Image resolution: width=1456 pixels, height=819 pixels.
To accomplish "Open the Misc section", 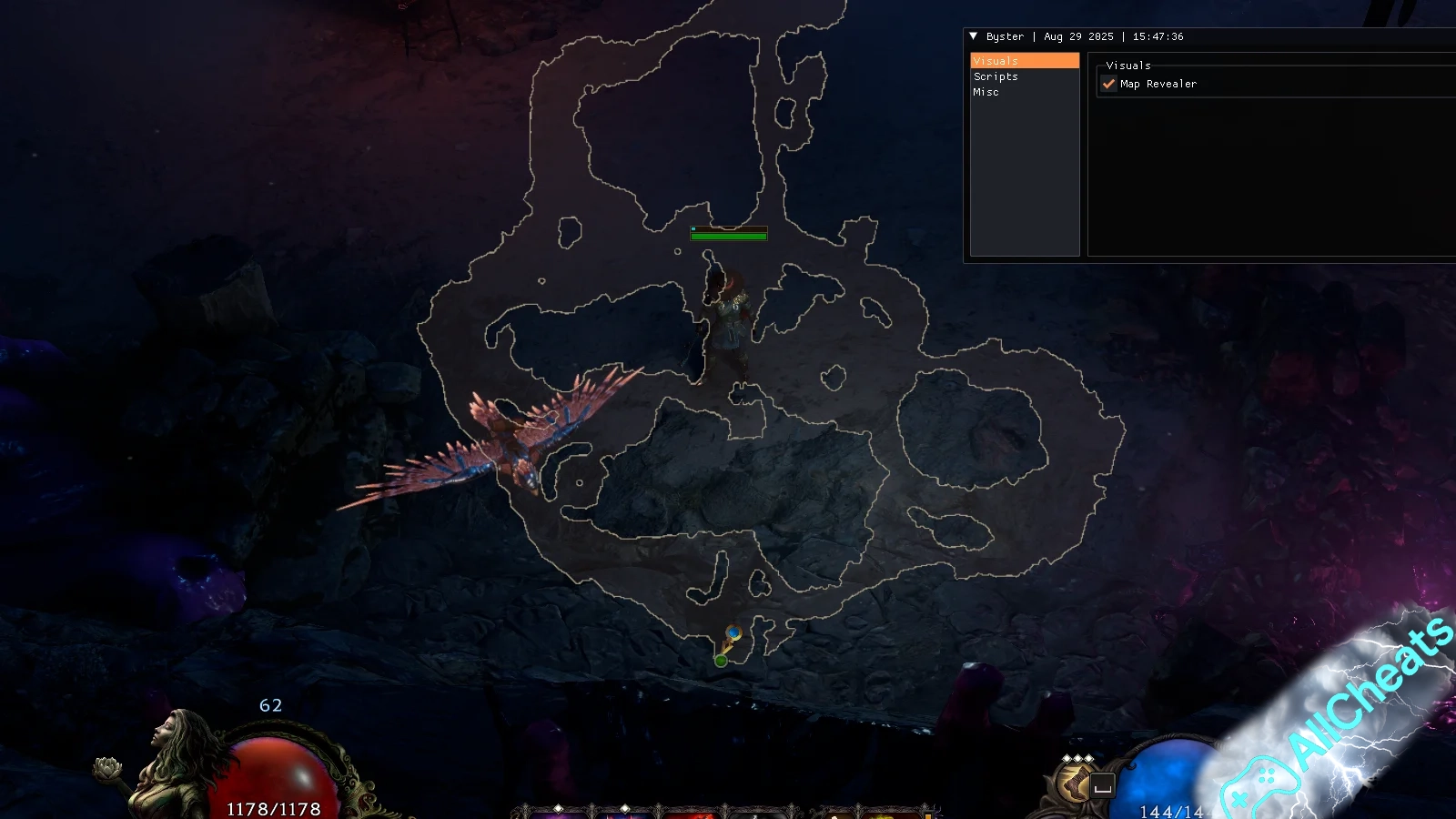I will point(986,92).
